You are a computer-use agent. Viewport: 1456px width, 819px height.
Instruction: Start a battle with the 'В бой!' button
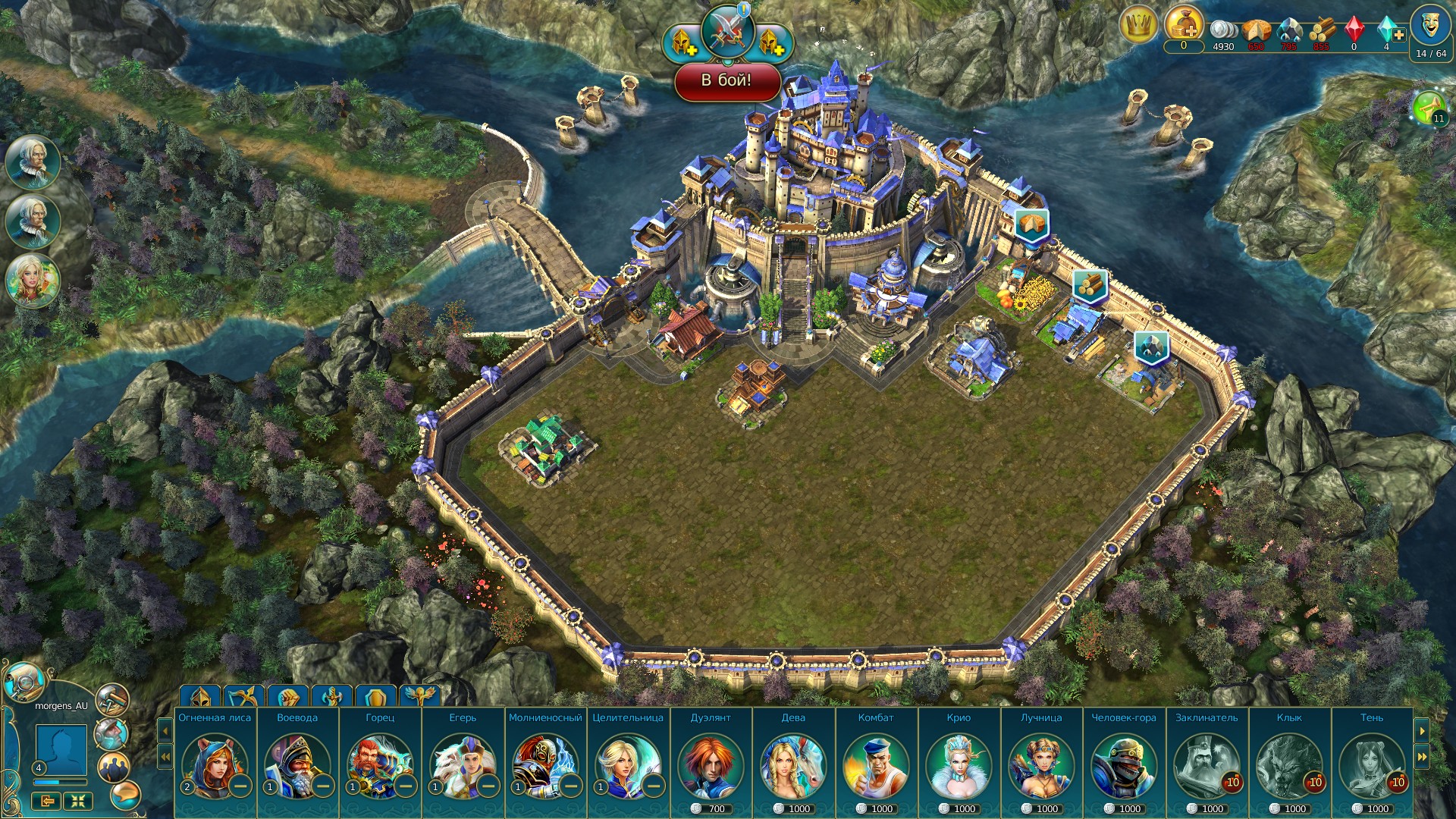tap(726, 80)
